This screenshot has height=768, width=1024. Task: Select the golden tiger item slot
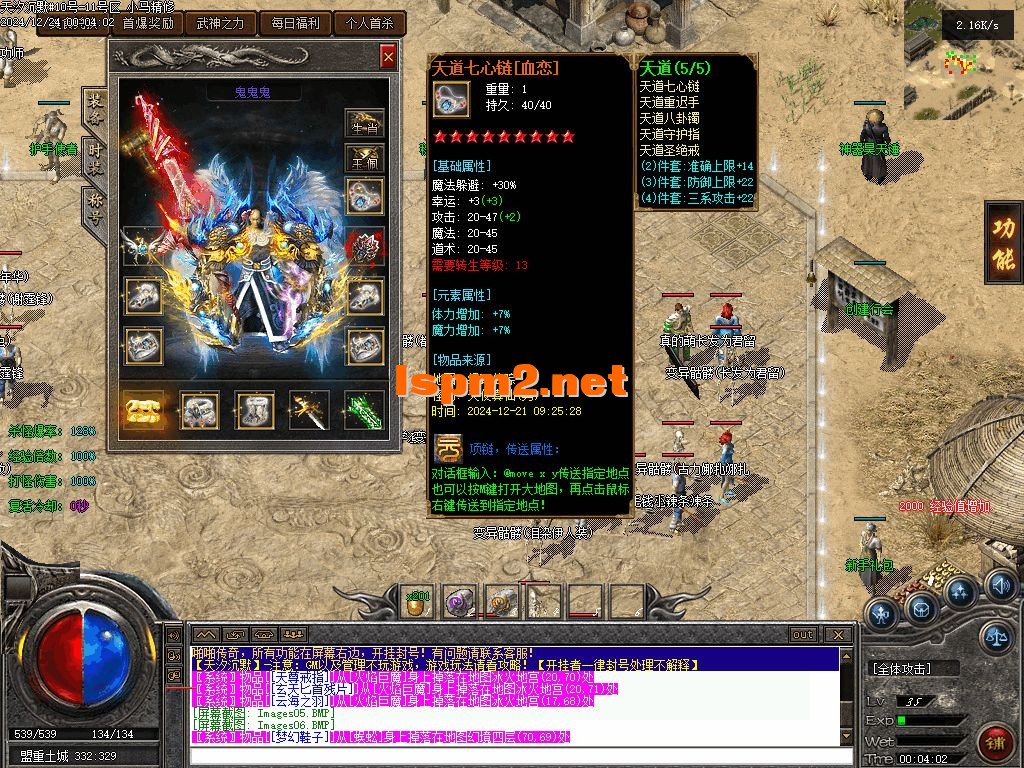(x=144, y=410)
